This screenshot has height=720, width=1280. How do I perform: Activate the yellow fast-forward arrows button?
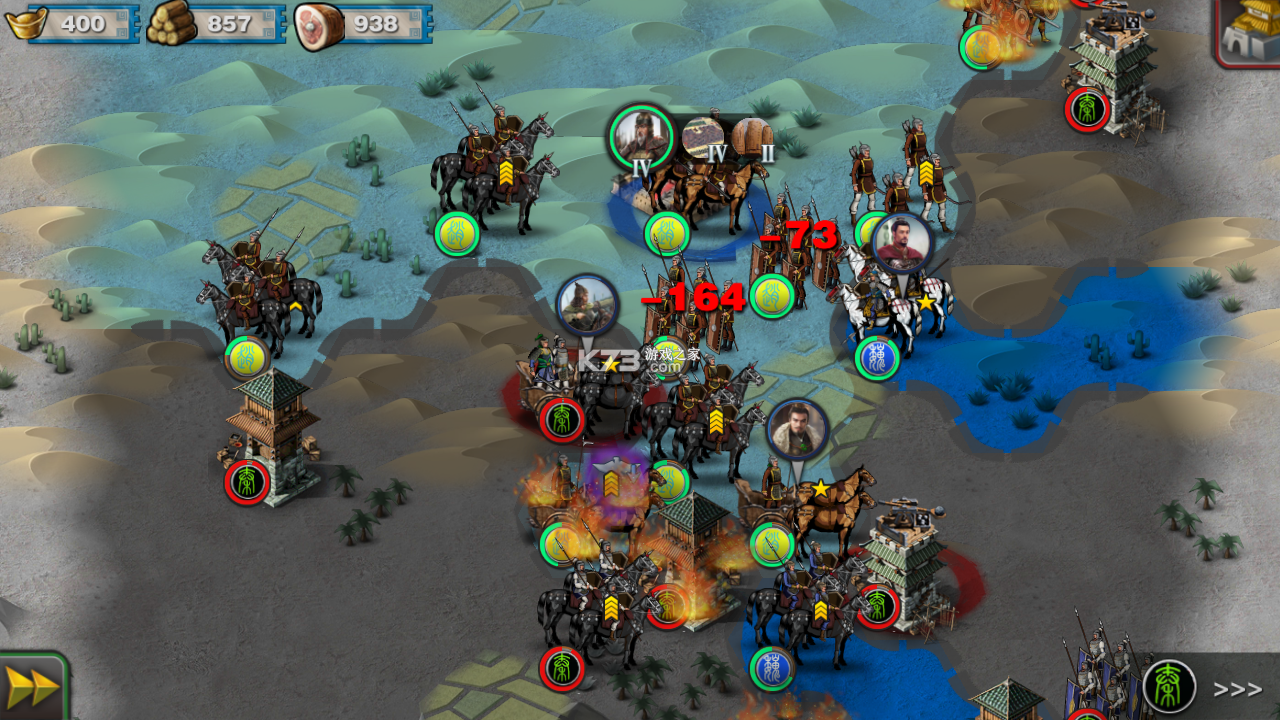[x=32, y=688]
